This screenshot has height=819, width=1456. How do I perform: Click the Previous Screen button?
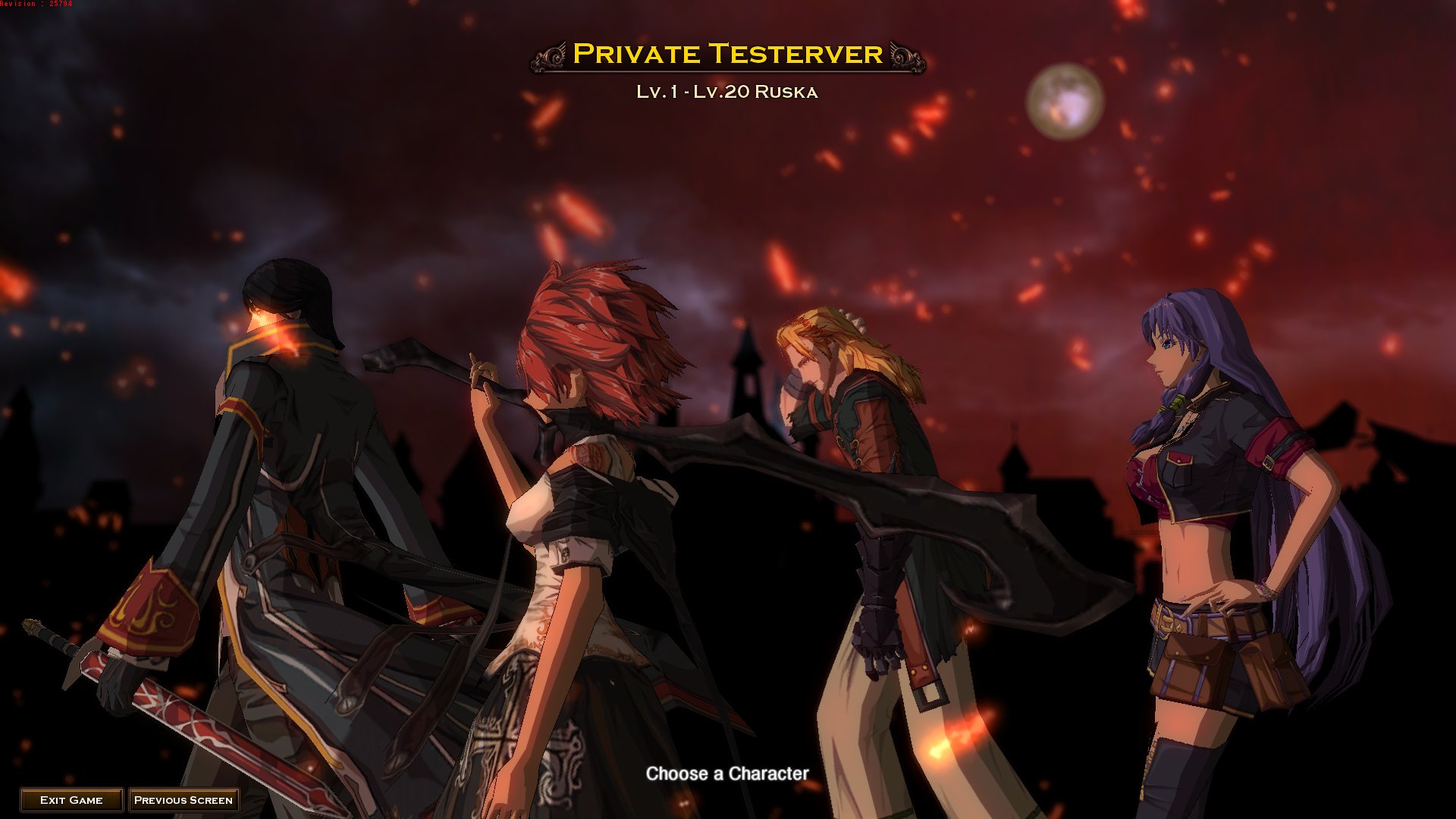(184, 799)
